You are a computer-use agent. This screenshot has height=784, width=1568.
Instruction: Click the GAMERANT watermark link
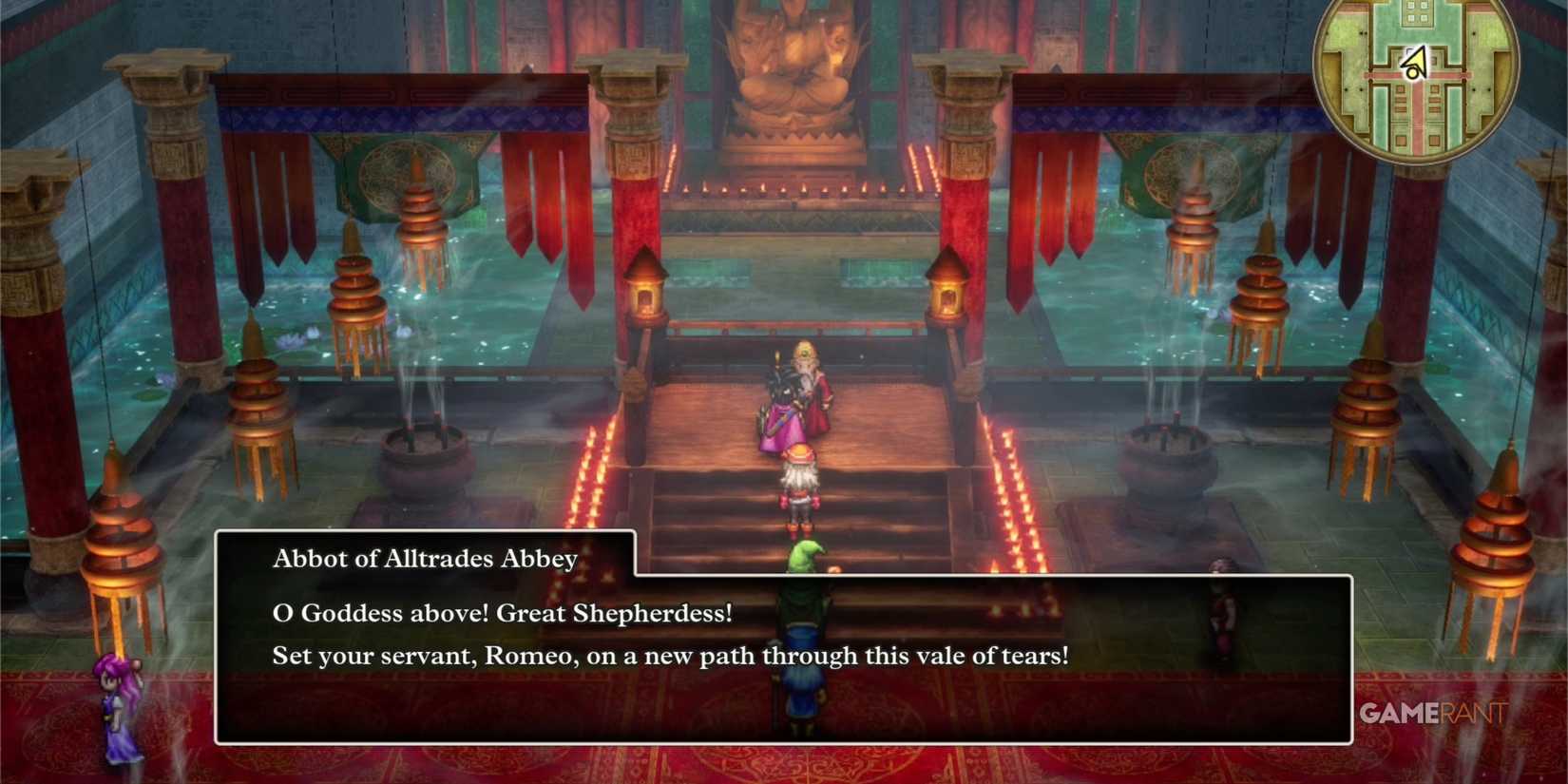point(1430,715)
